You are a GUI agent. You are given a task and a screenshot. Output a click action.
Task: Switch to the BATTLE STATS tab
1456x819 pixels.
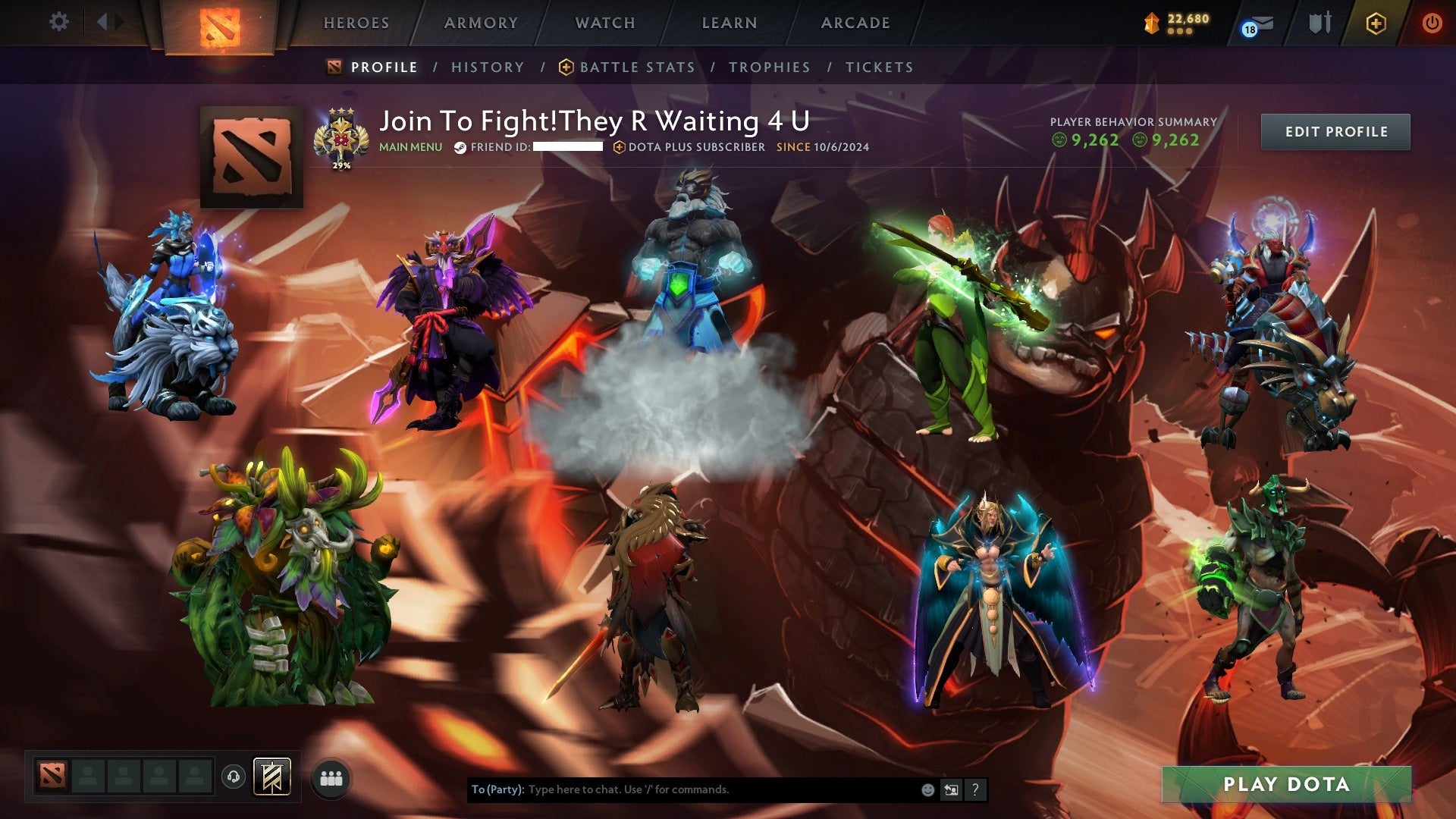coord(635,67)
